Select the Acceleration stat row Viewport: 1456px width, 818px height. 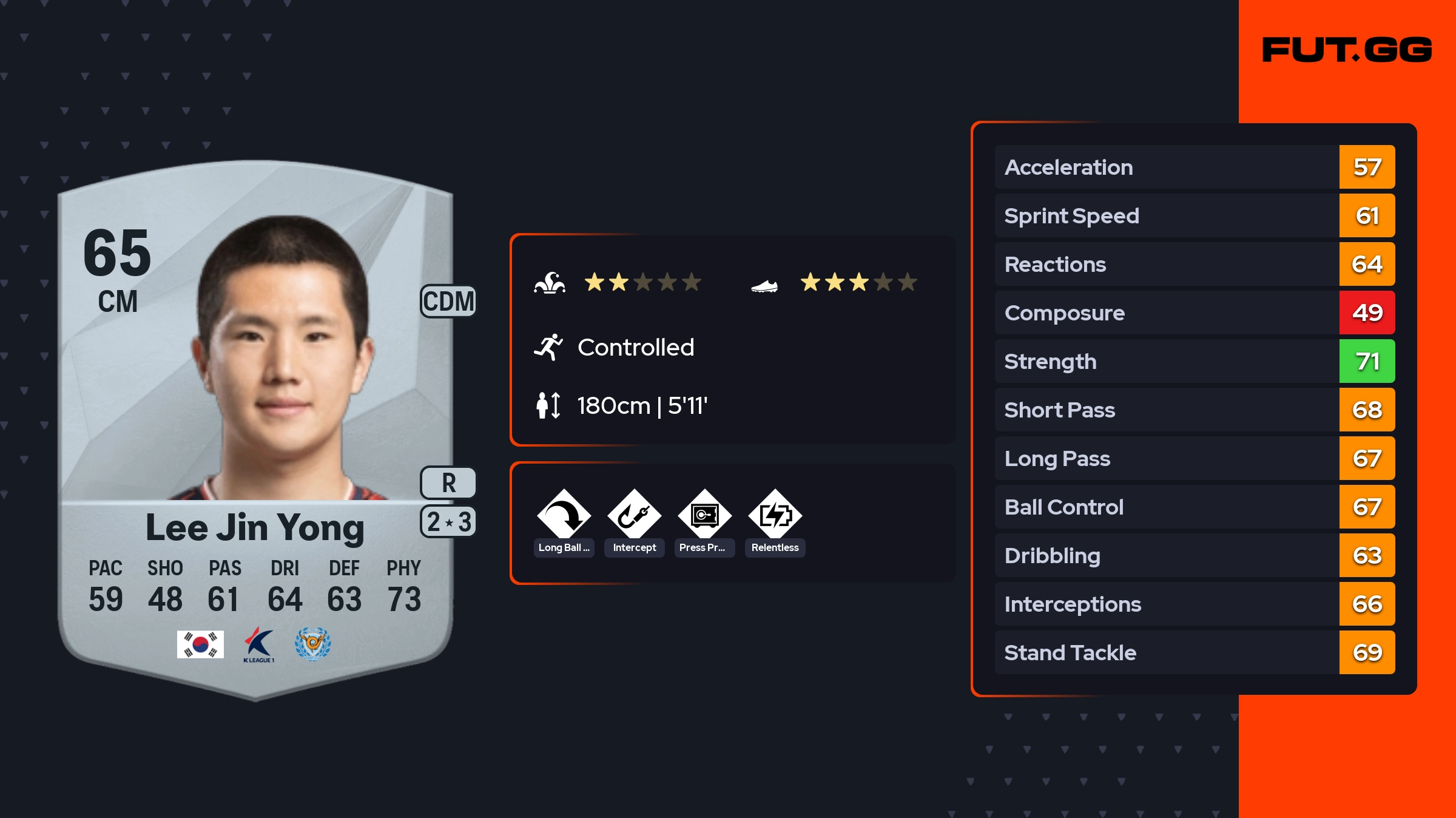tap(1194, 167)
